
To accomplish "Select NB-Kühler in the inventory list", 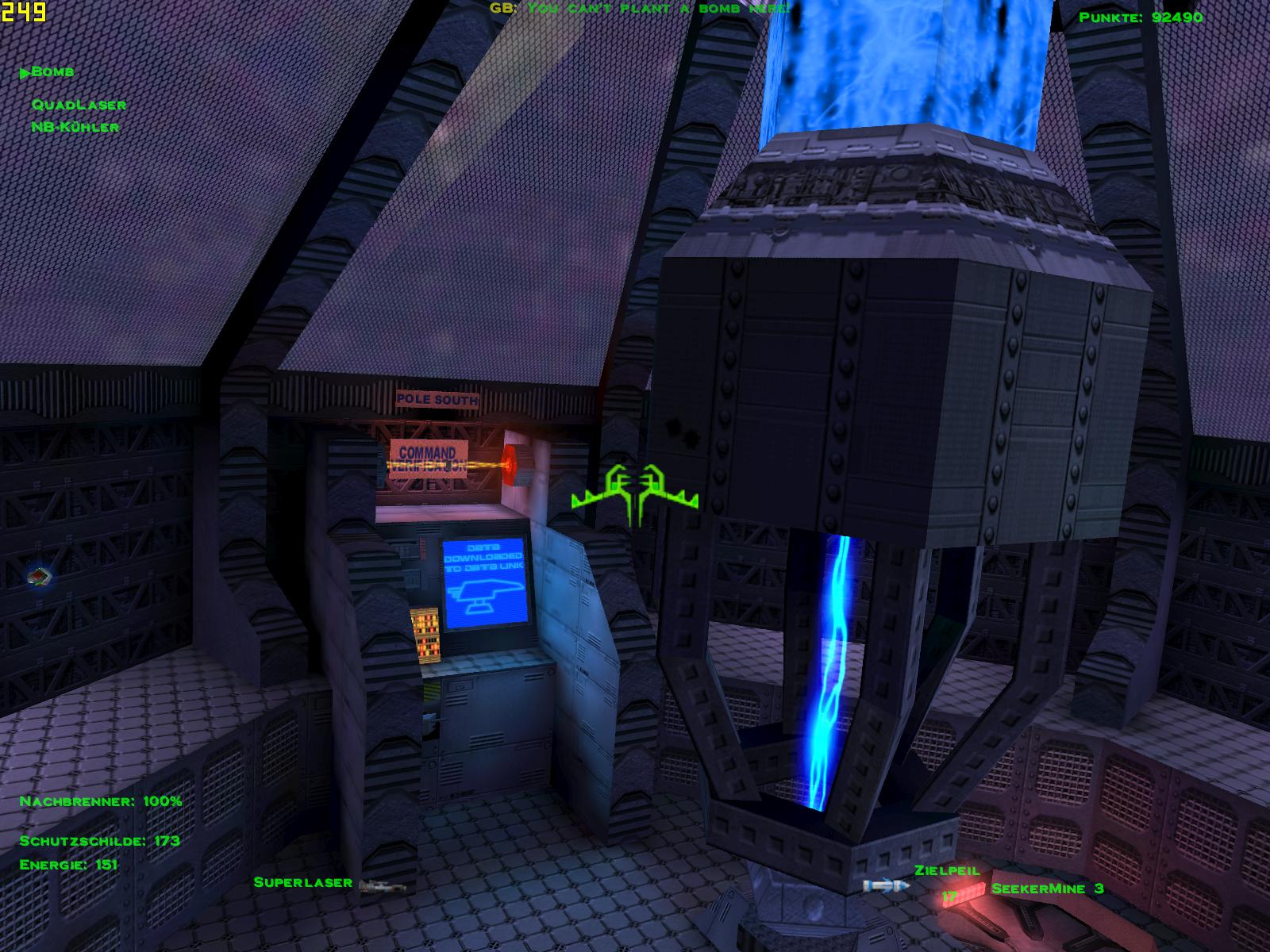I will click(75, 127).
